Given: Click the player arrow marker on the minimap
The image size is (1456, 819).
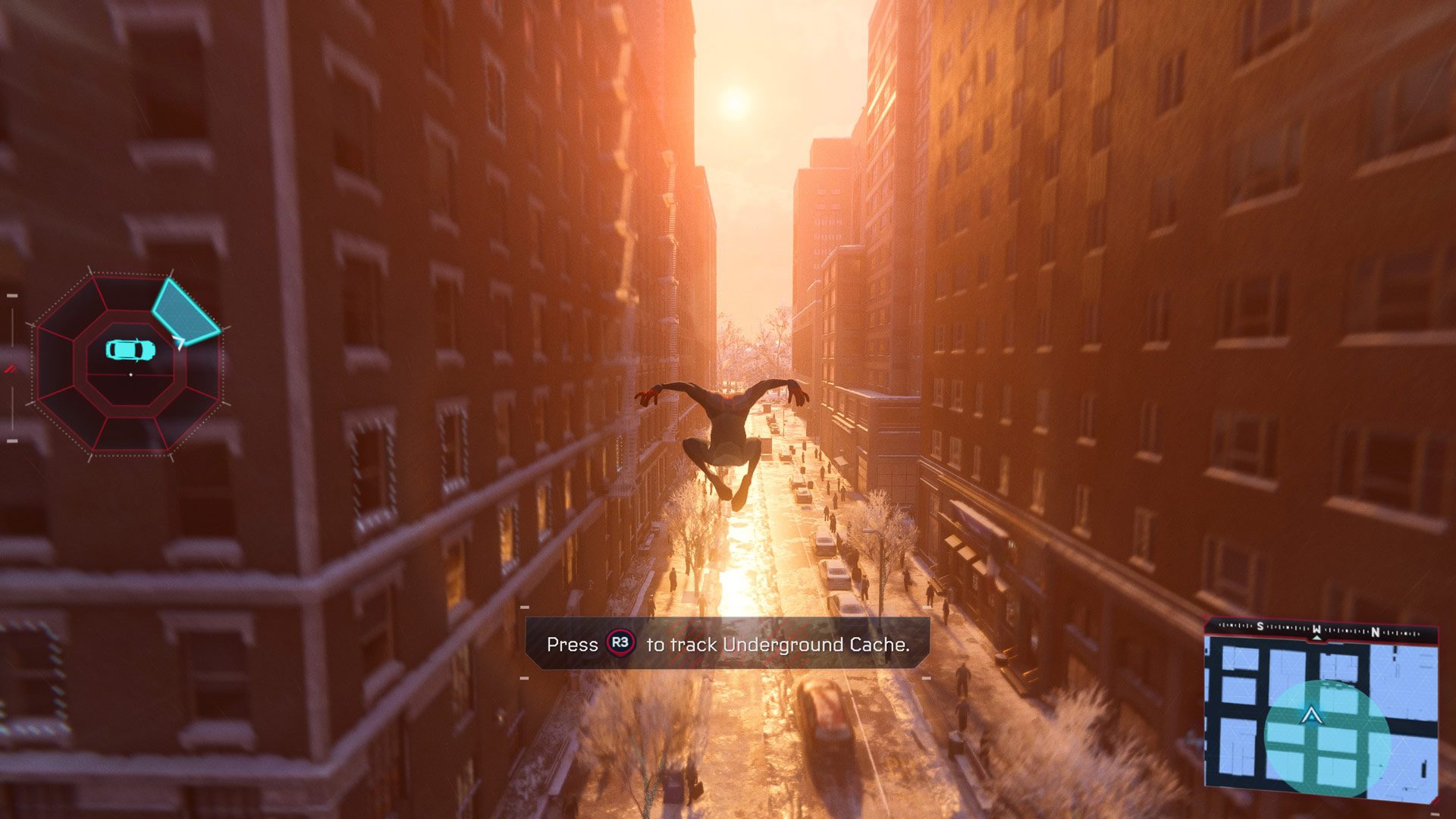Looking at the screenshot, I should [1310, 715].
